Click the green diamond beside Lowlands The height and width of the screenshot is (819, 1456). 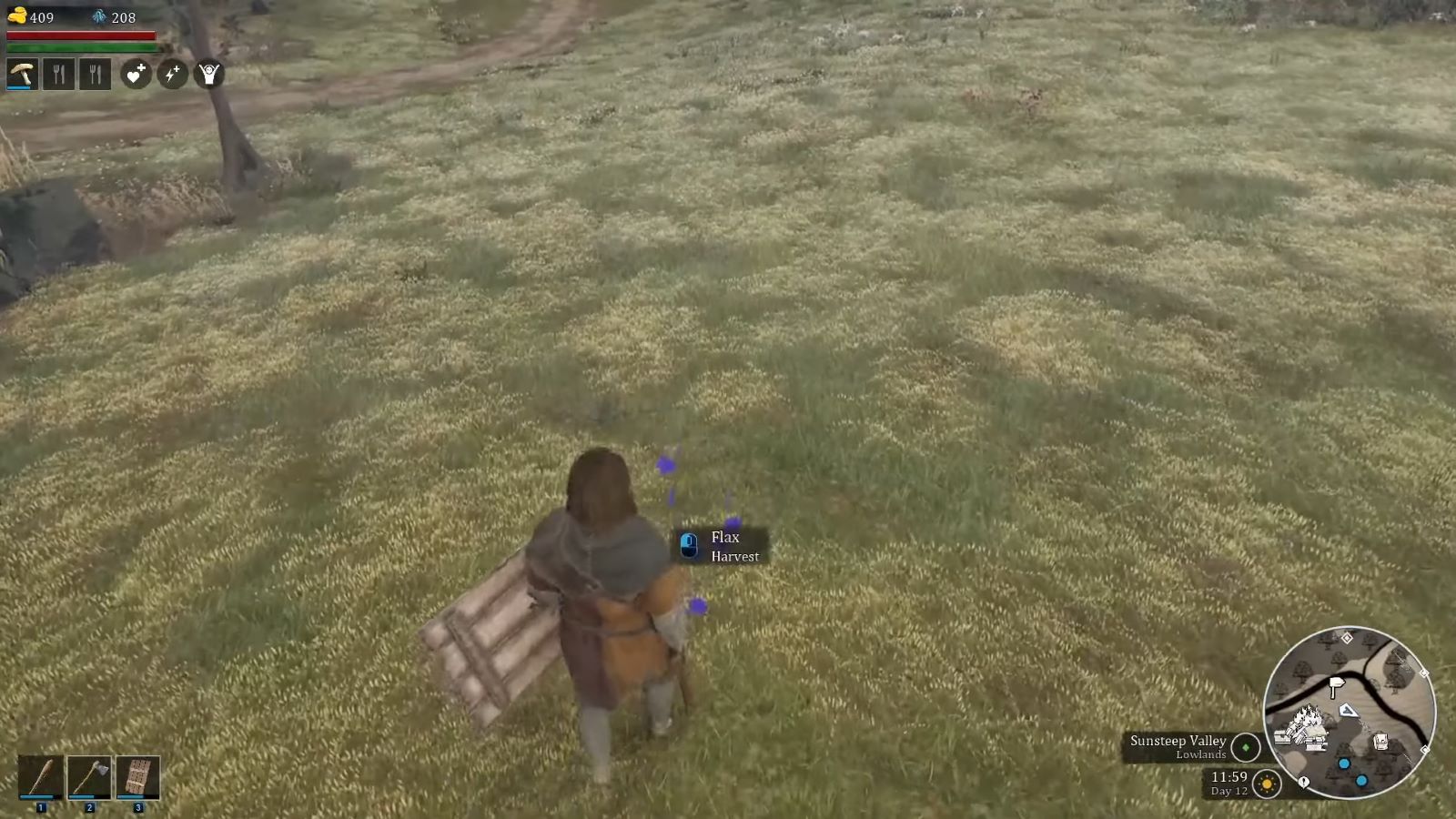tap(1245, 747)
